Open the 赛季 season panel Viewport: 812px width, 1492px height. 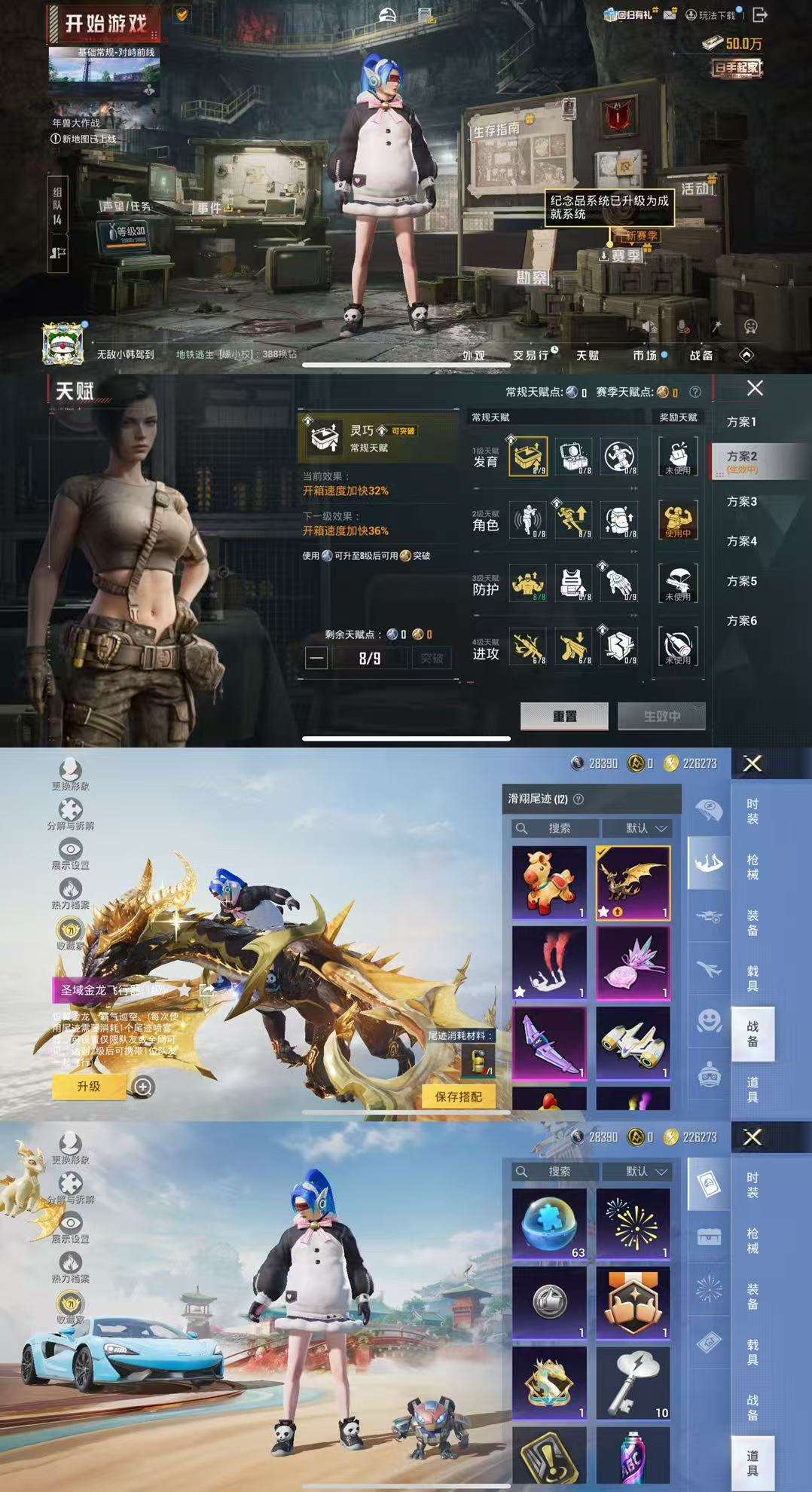[625, 255]
